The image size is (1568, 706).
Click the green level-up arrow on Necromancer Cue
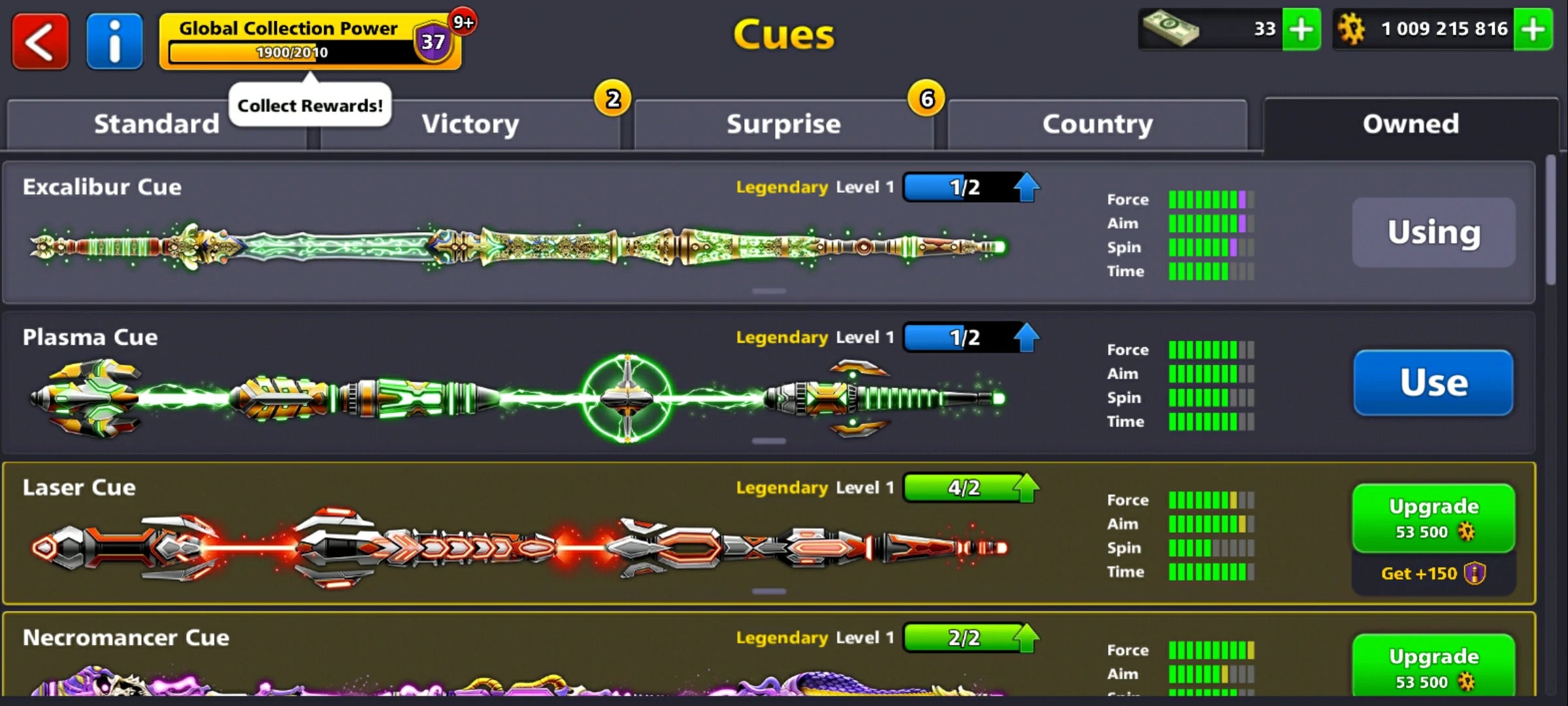1026,637
